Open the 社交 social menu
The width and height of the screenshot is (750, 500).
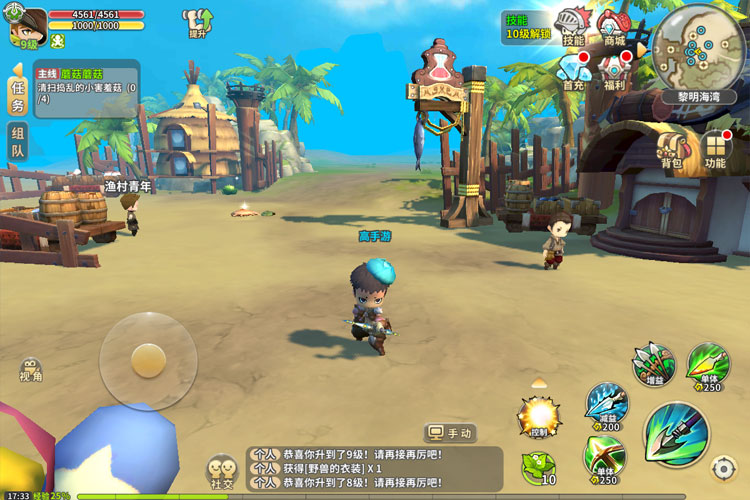(221, 471)
